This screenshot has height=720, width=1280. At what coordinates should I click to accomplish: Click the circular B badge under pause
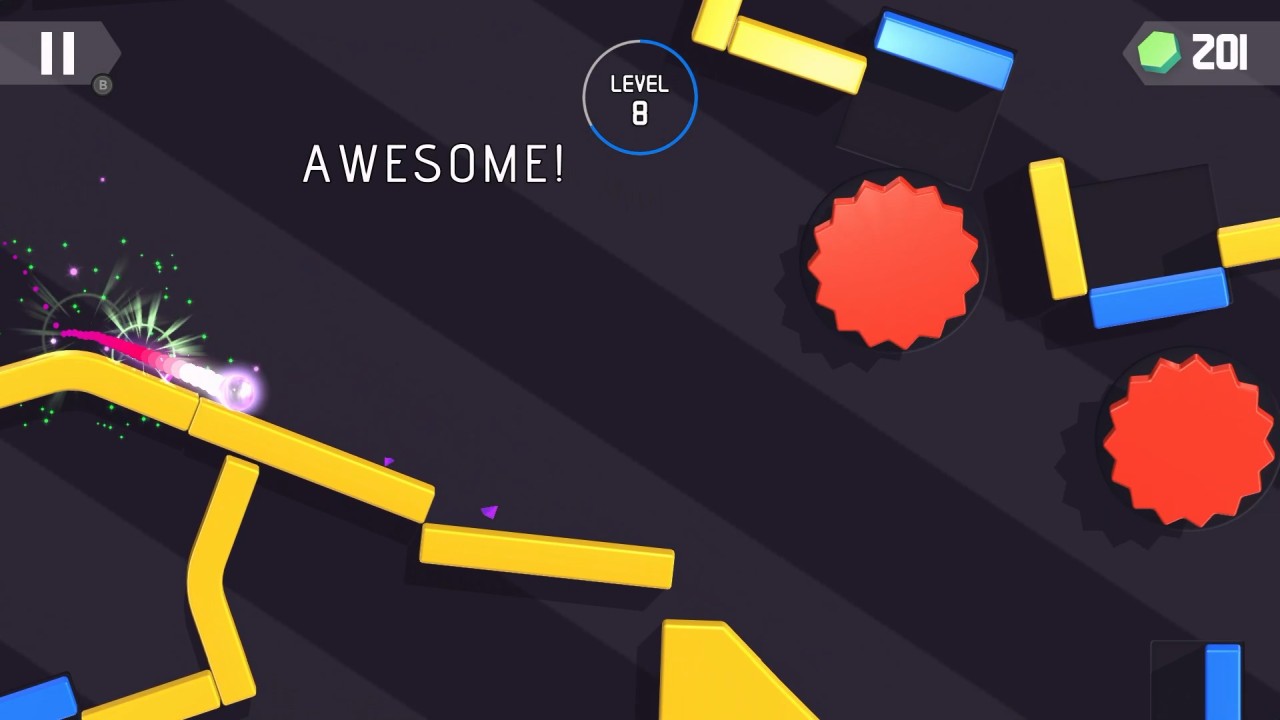[103, 86]
